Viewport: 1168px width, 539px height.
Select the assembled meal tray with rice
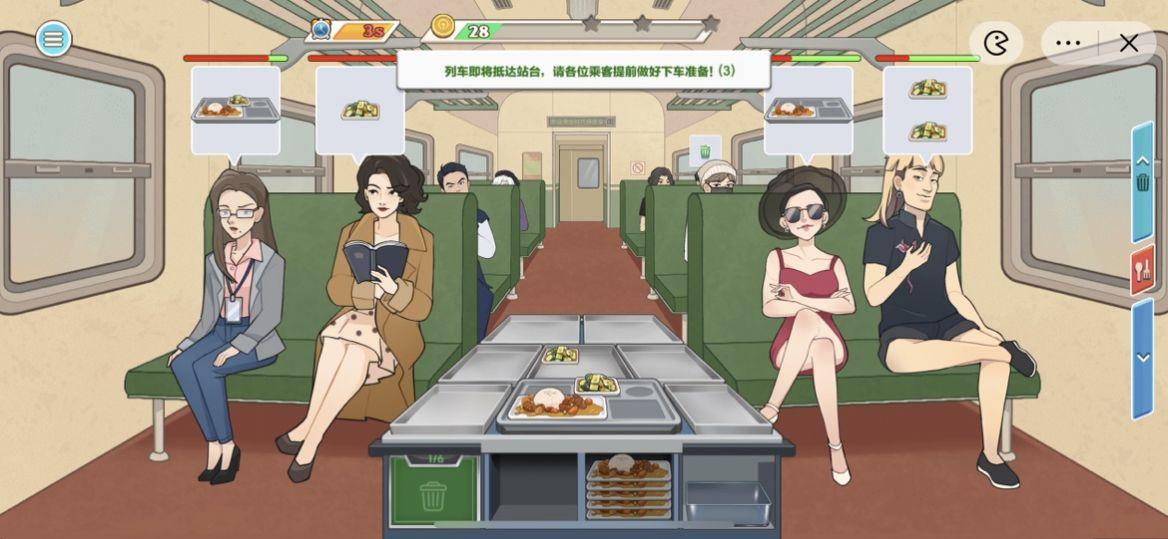pos(556,405)
